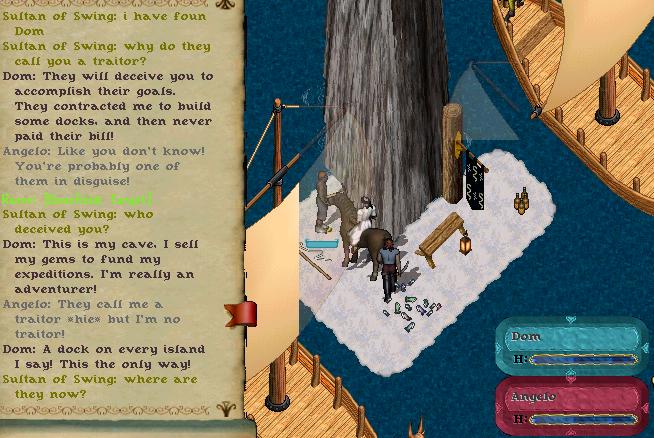The image size is (654, 438).
Task: Select Angelo's red status bar
Action: [571, 406]
